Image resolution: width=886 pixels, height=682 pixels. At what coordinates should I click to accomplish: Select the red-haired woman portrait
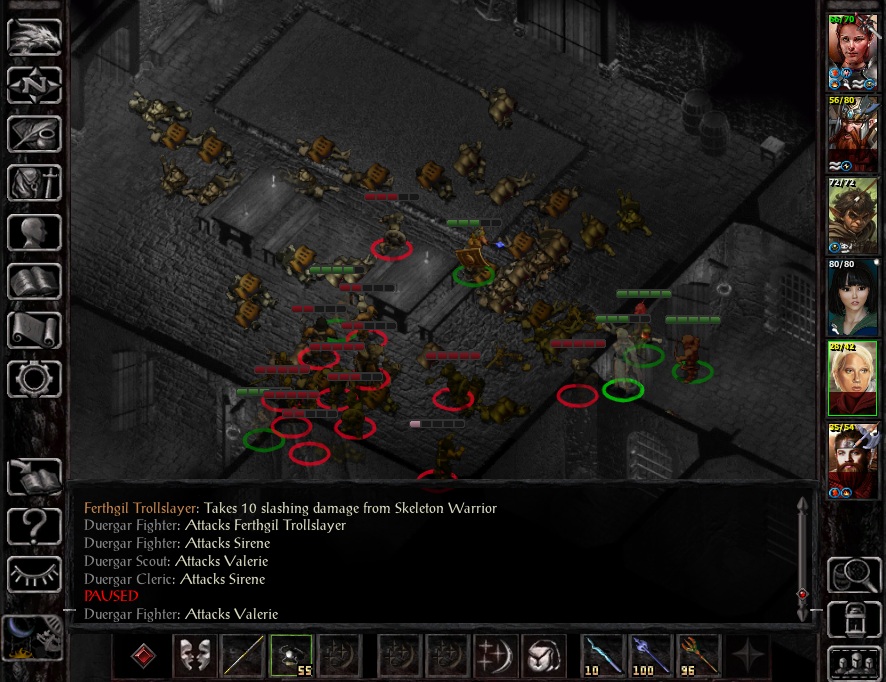click(x=852, y=50)
